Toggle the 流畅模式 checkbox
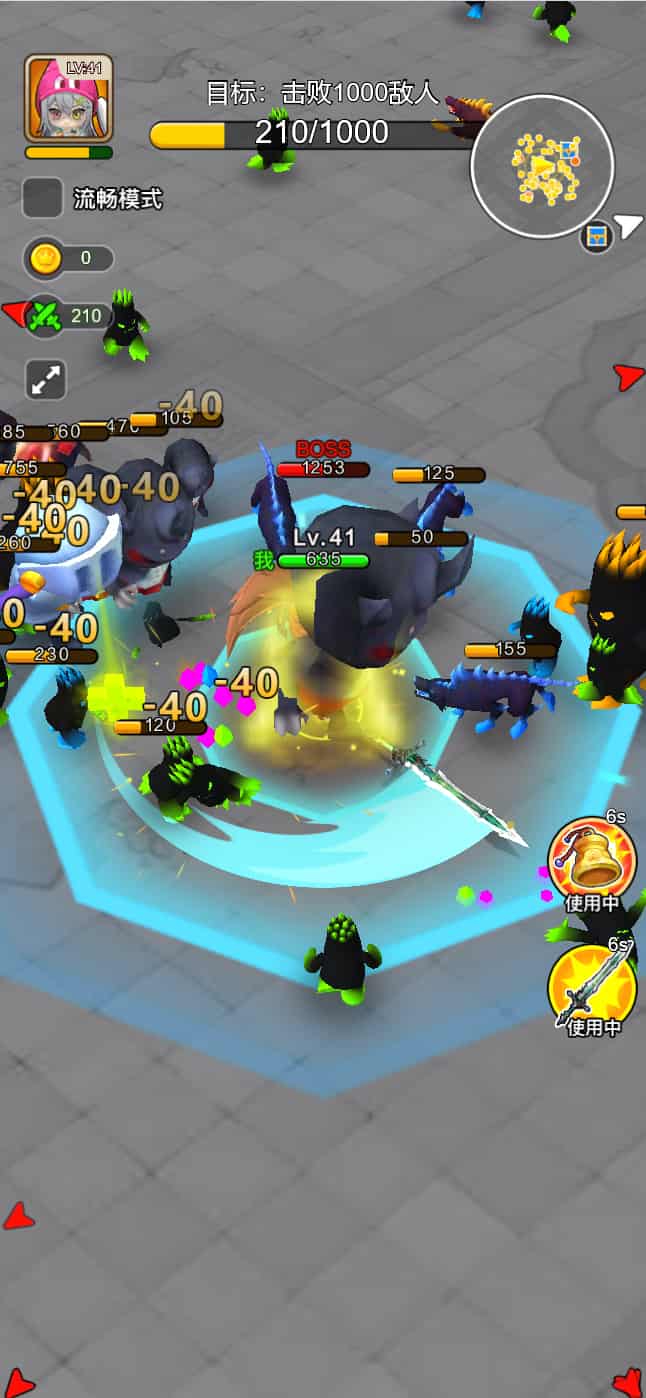Screen dimensions: 646x1398 click(x=43, y=198)
